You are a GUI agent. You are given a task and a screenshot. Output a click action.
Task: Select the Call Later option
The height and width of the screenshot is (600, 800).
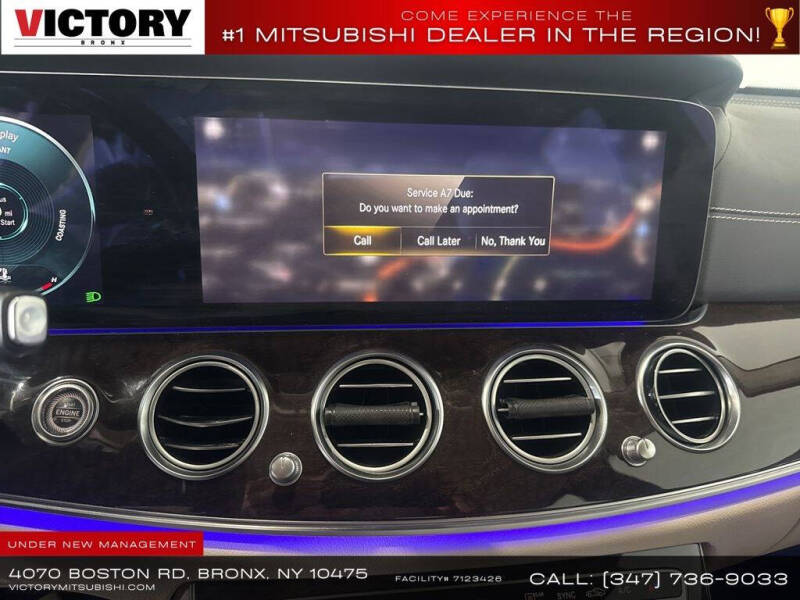click(x=438, y=241)
